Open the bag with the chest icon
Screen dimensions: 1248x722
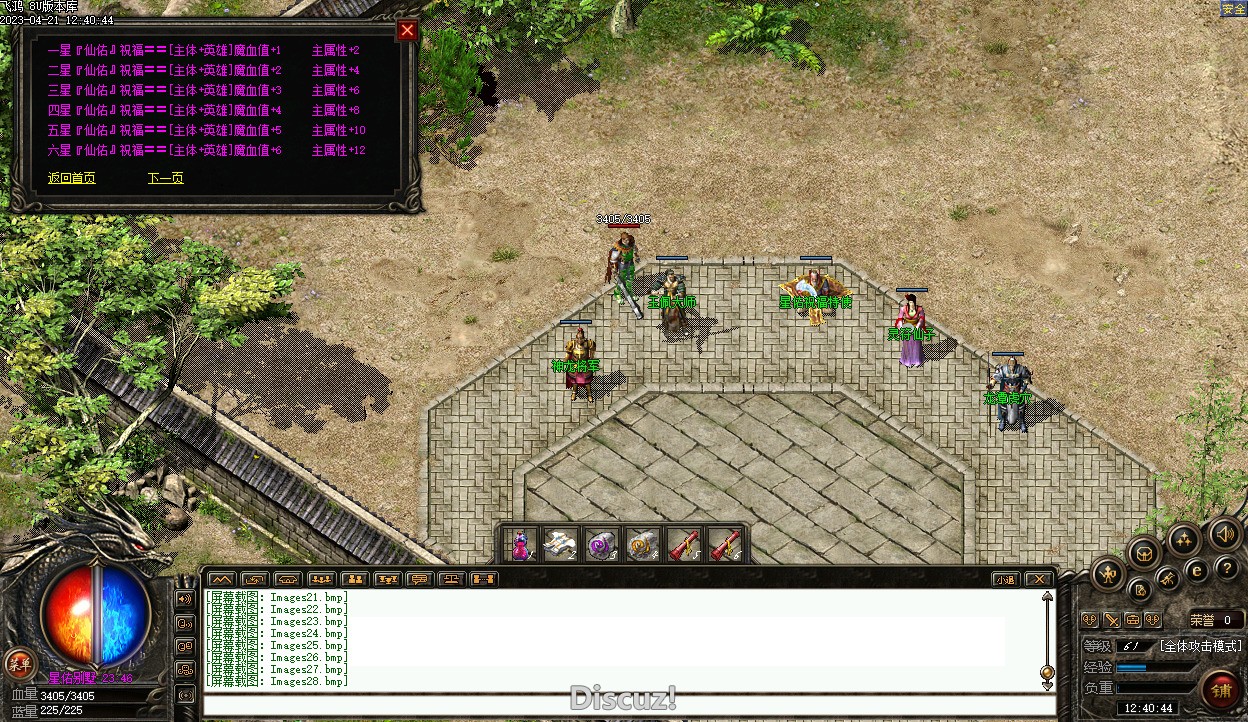(1144, 552)
